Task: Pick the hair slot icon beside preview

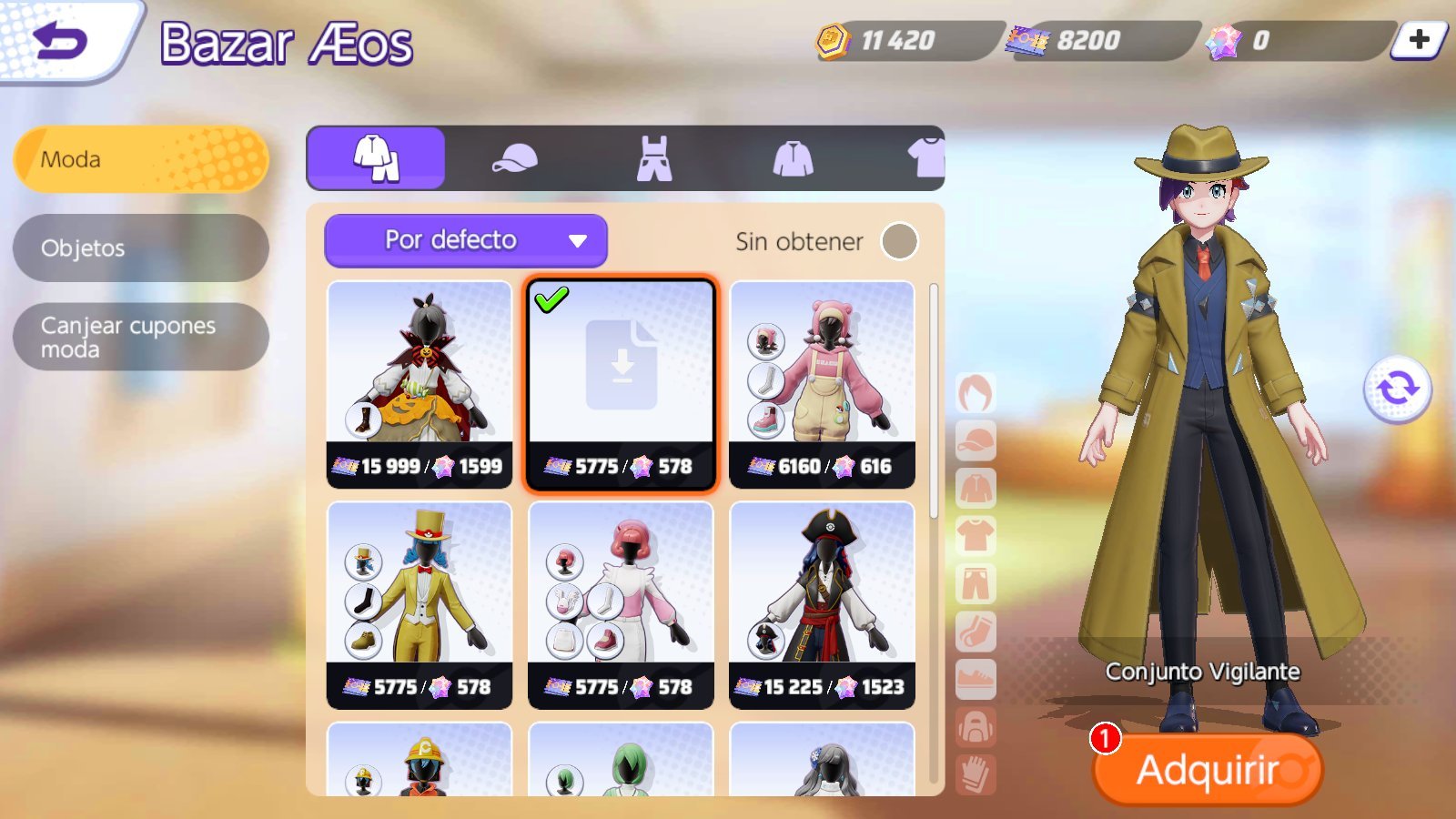Action: tap(976, 394)
